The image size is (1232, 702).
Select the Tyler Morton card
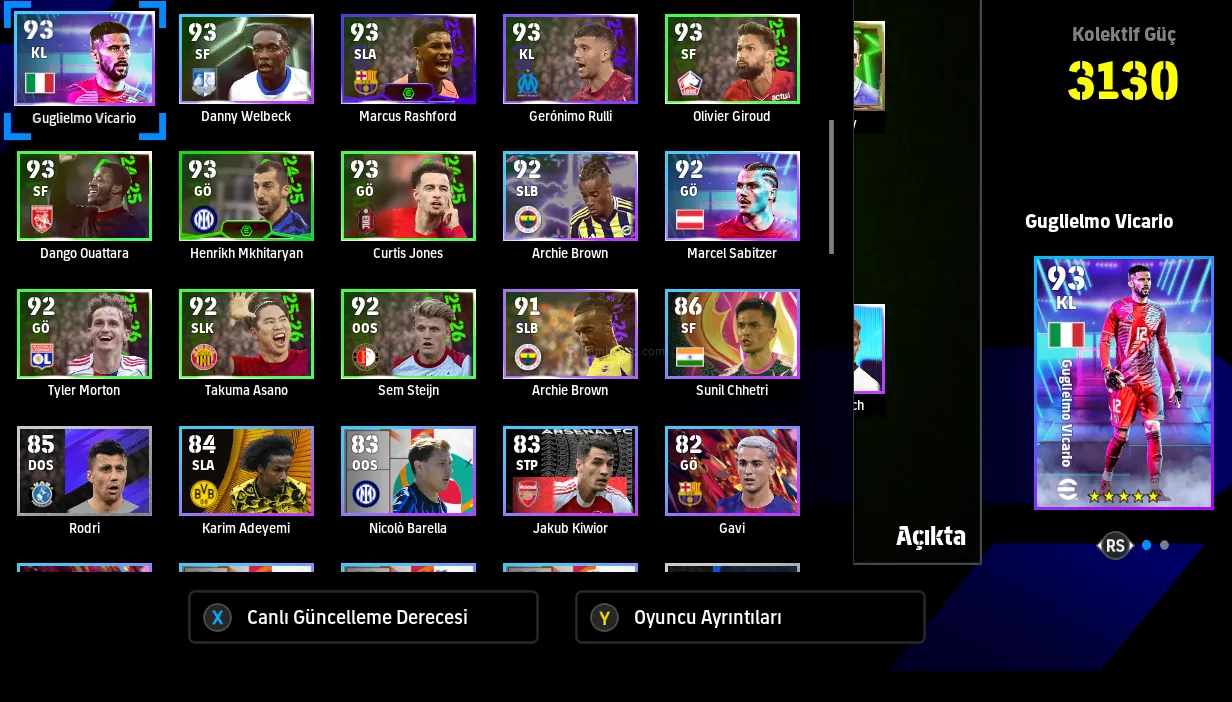click(84, 334)
